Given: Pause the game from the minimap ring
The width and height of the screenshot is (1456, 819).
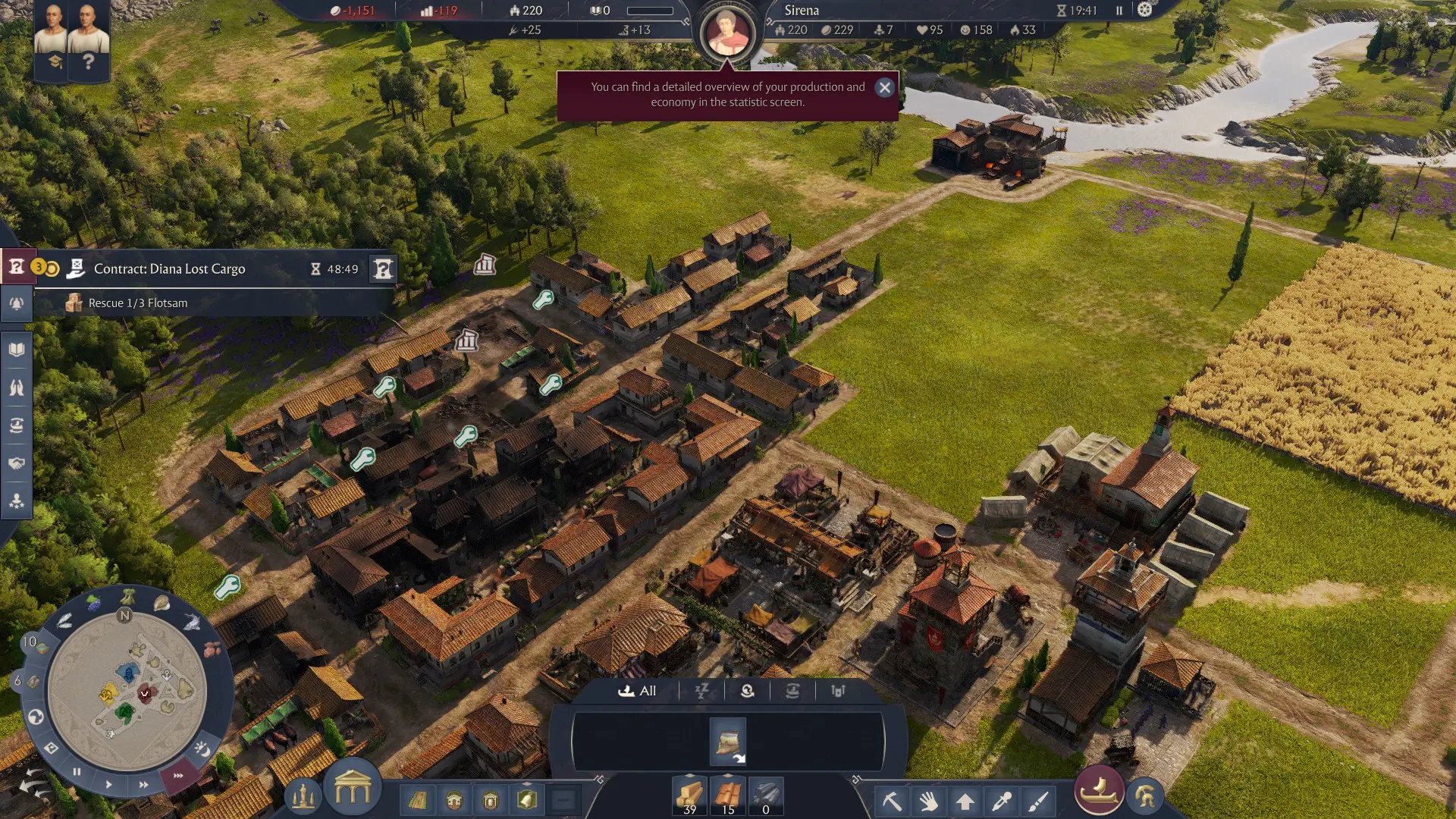Looking at the screenshot, I should pyautogui.click(x=77, y=772).
